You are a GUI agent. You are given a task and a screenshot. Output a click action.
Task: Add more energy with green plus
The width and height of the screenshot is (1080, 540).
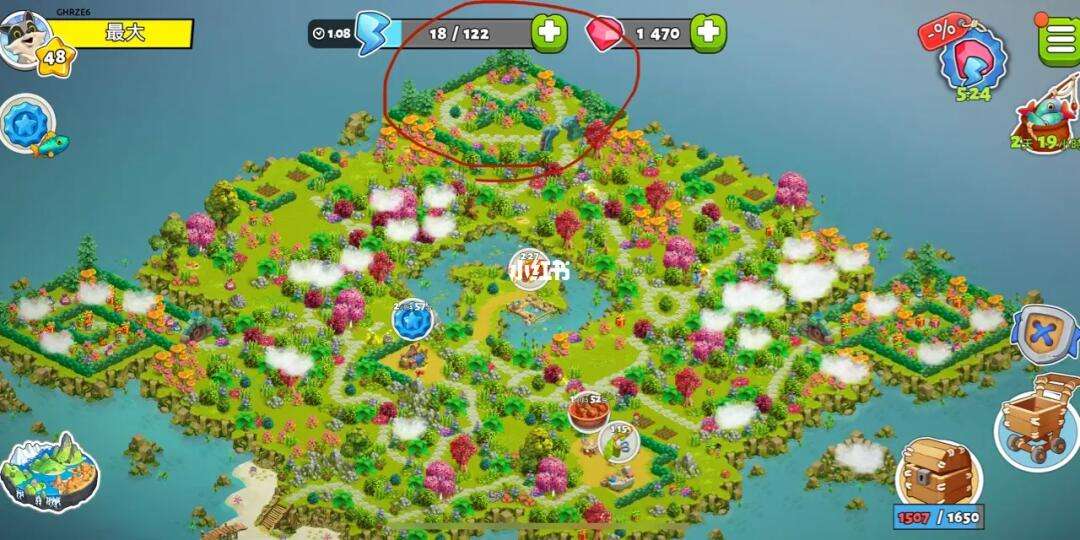pyautogui.click(x=548, y=33)
